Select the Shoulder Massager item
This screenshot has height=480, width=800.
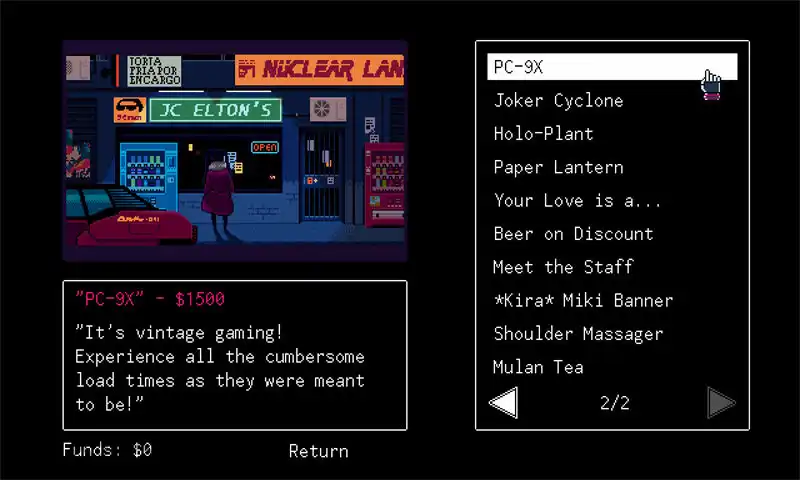coord(578,334)
